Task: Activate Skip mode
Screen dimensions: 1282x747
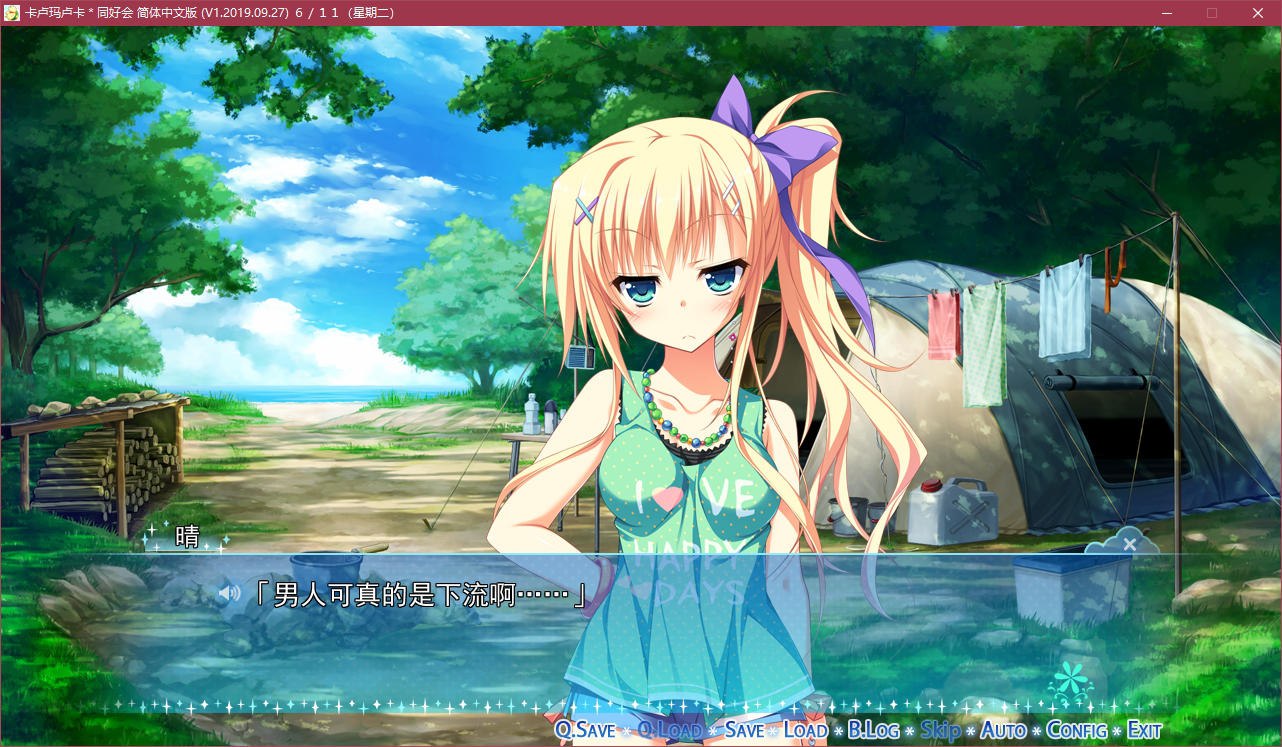Action: tap(940, 730)
